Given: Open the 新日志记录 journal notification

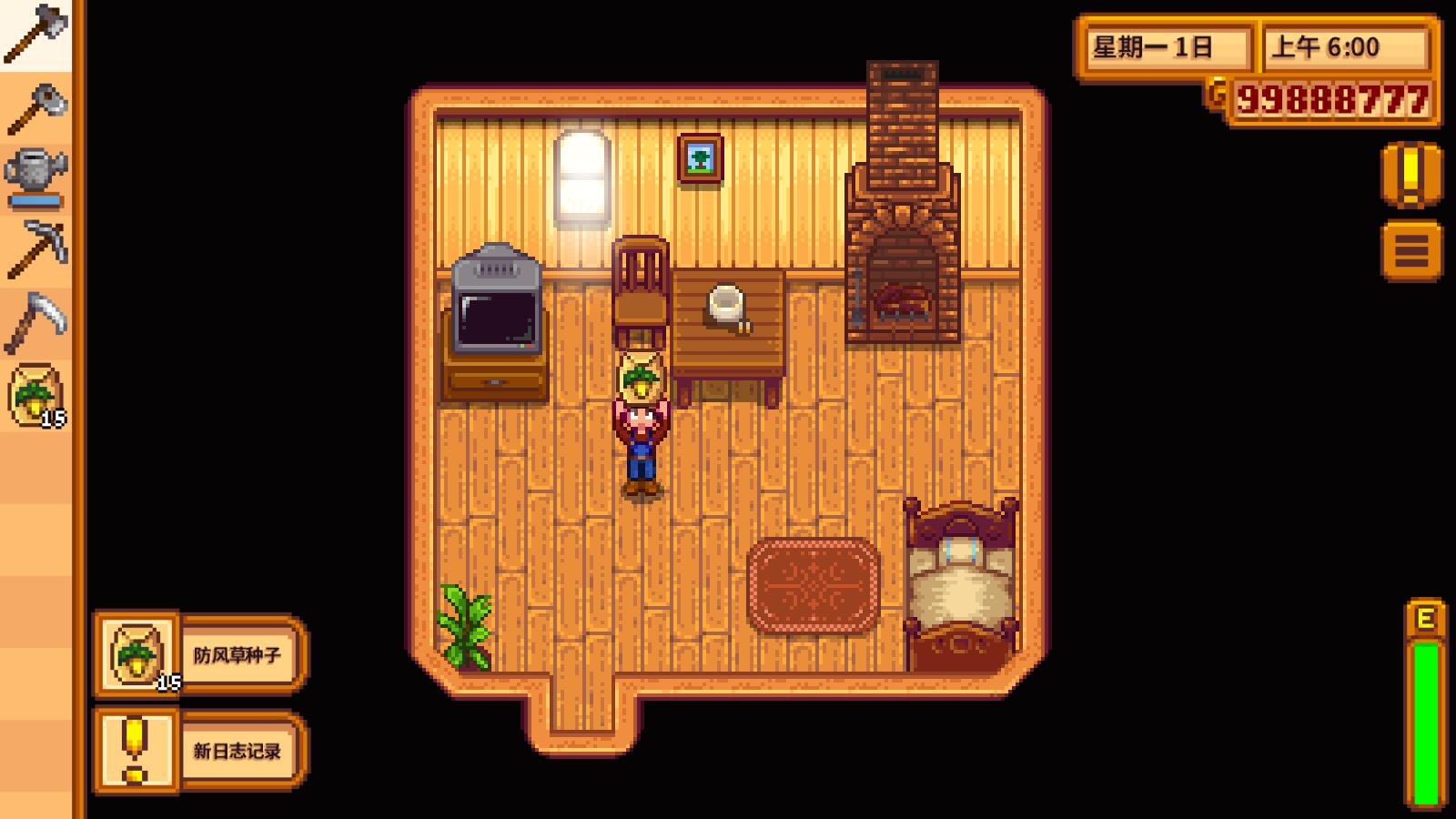Looking at the screenshot, I should pos(238,752).
